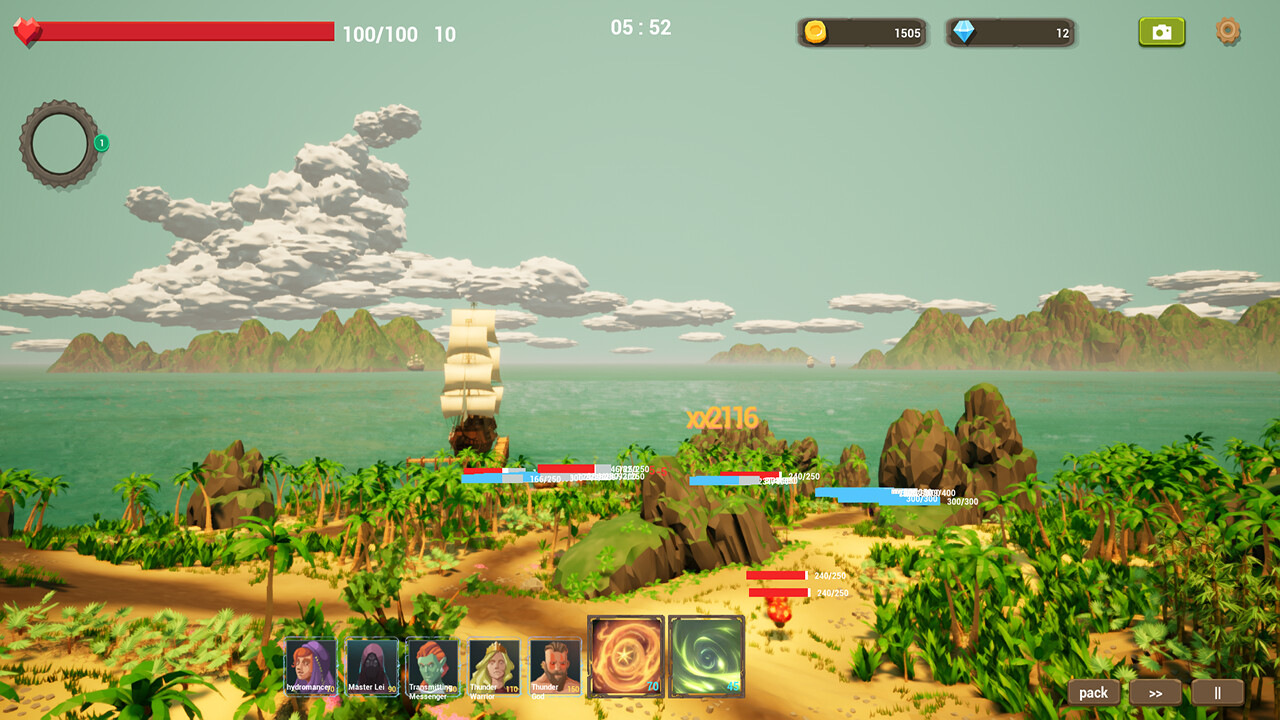
Task: Click the blue diamond gem icon
Action: tap(962, 31)
